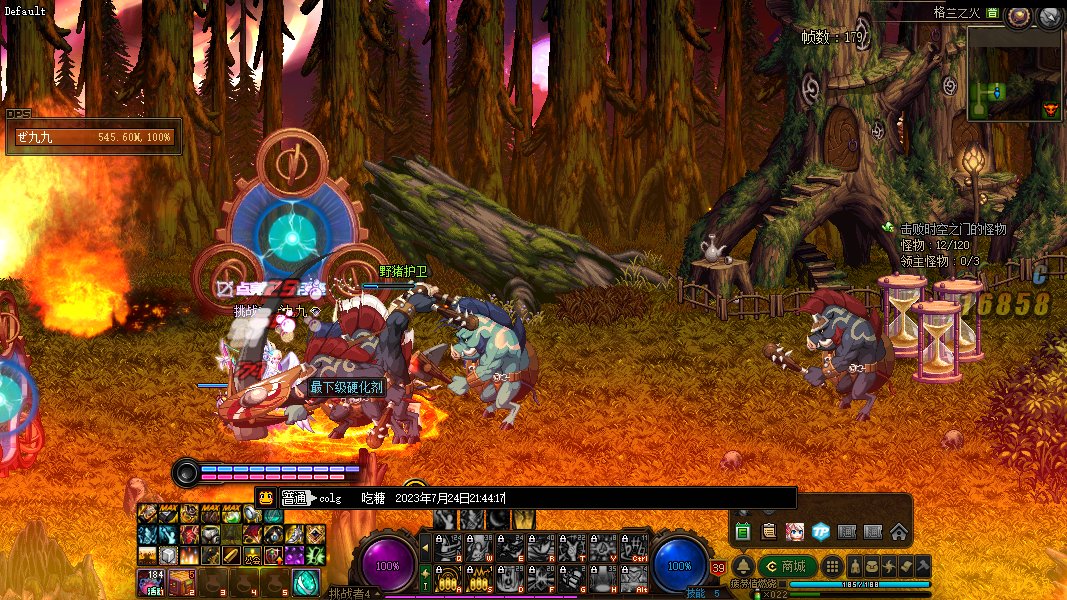Activate the skill bound to Ctrl

634,547
